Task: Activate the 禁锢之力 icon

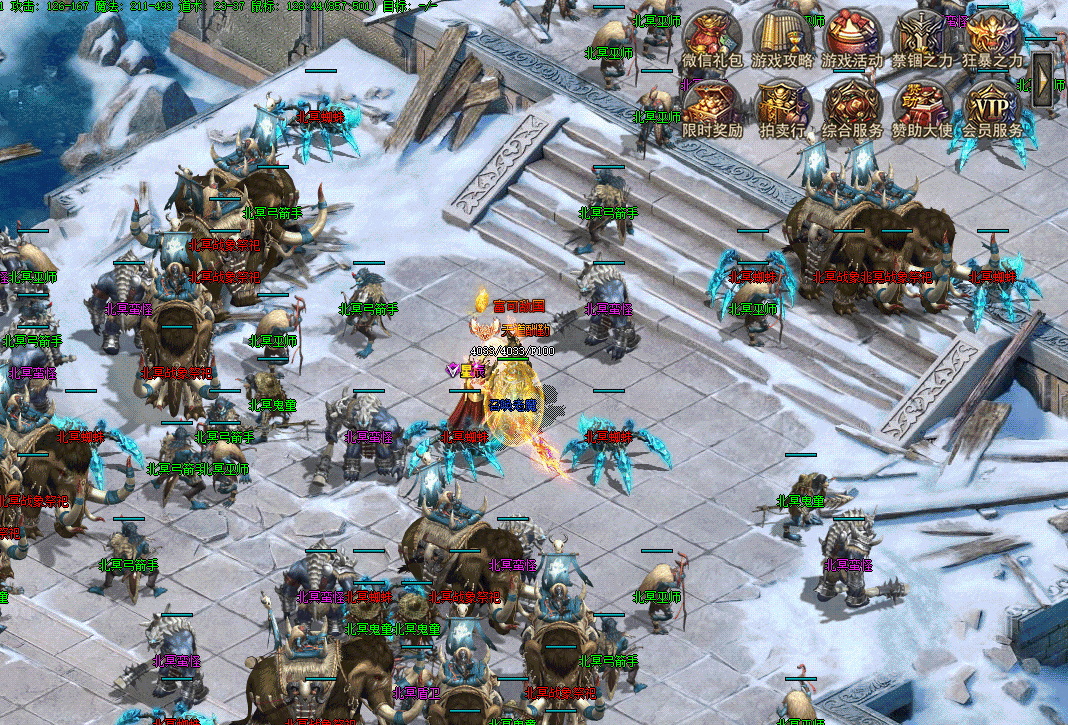Action: click(922, 37)
